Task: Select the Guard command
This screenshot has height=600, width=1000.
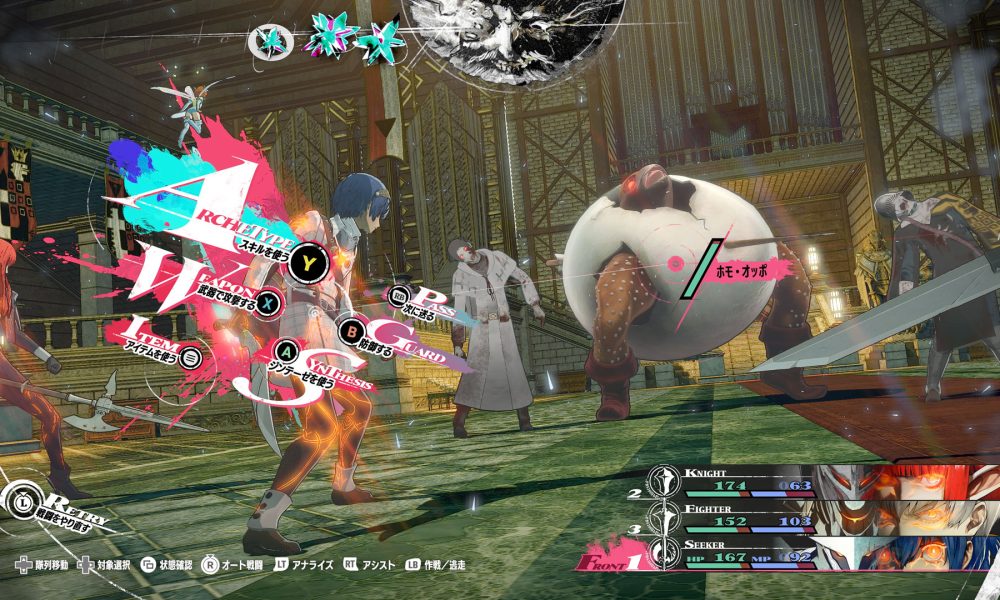Action: pyautogui.click(x=352, y=329)
